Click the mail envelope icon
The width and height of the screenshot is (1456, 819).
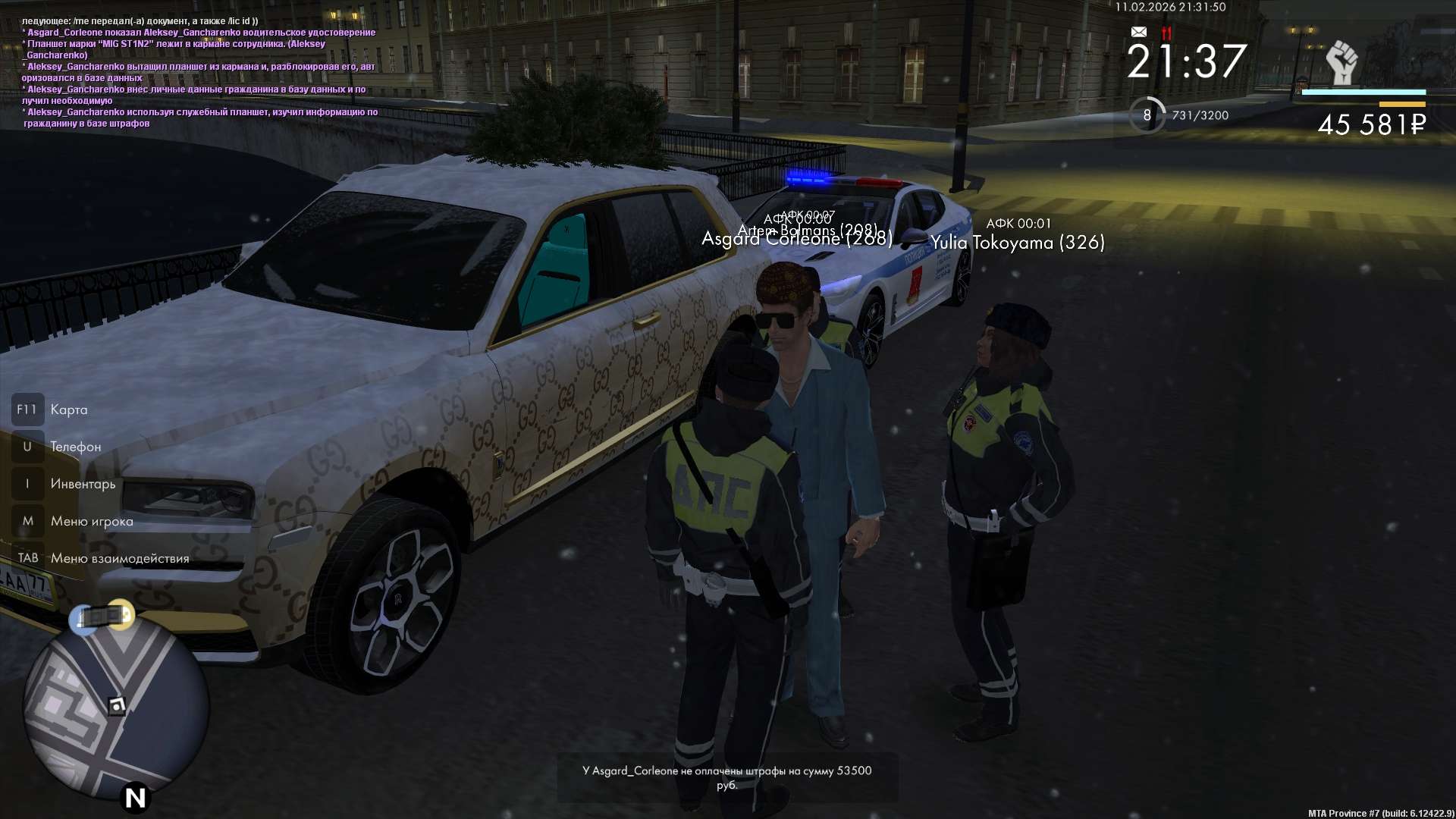click(x=1138, y=32)
